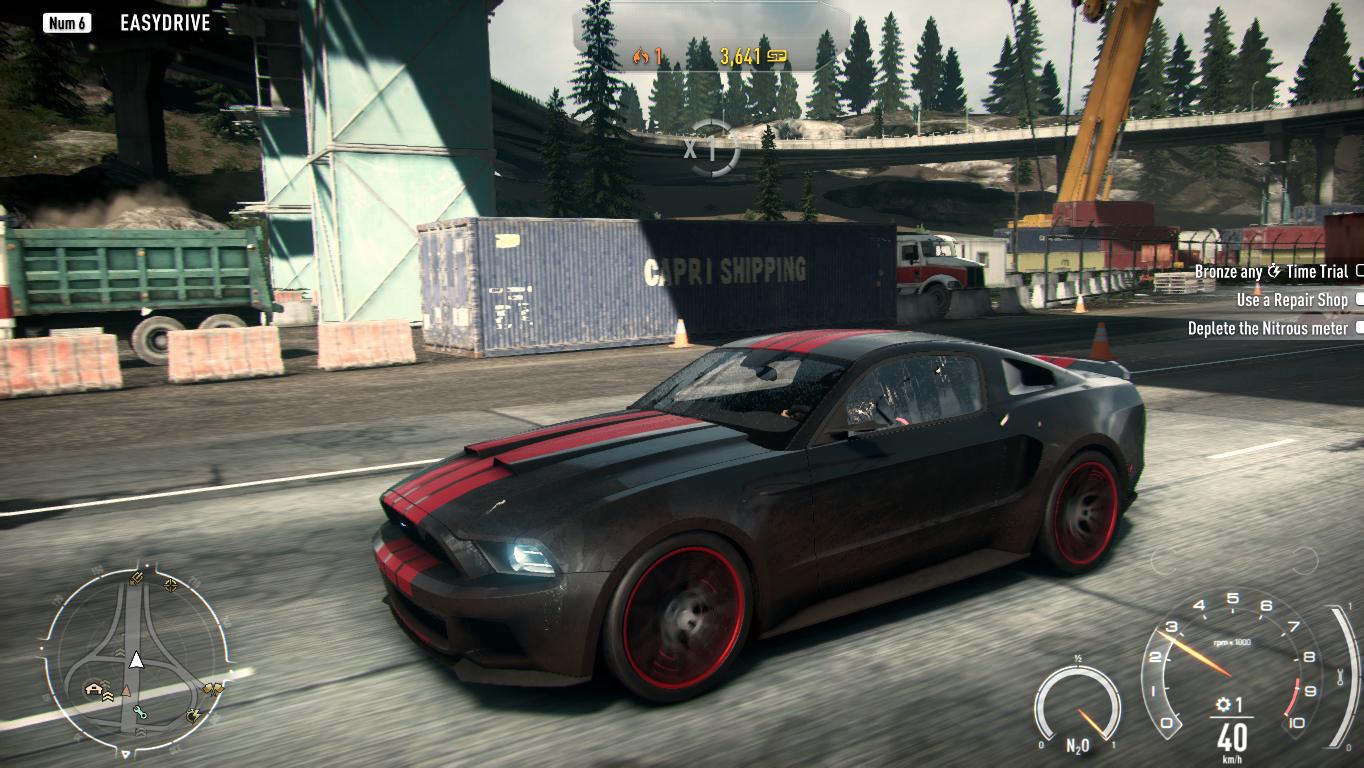Screen dimensions: 1364x768
Task: Click the white player arrow to expand map
Action: pyautogui.click(x=137, y=660)
